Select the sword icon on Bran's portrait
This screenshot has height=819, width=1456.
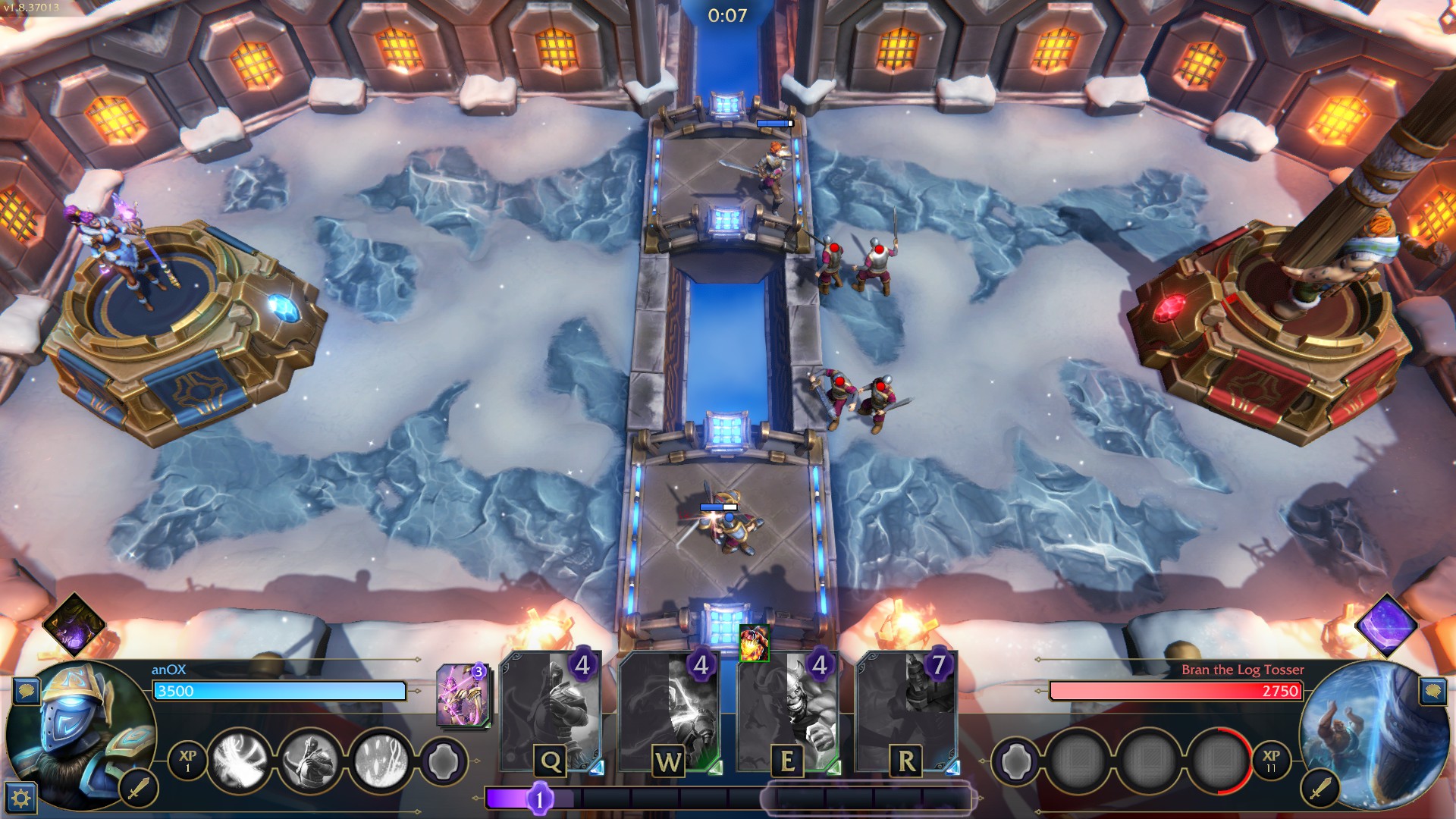point(1320,789)
